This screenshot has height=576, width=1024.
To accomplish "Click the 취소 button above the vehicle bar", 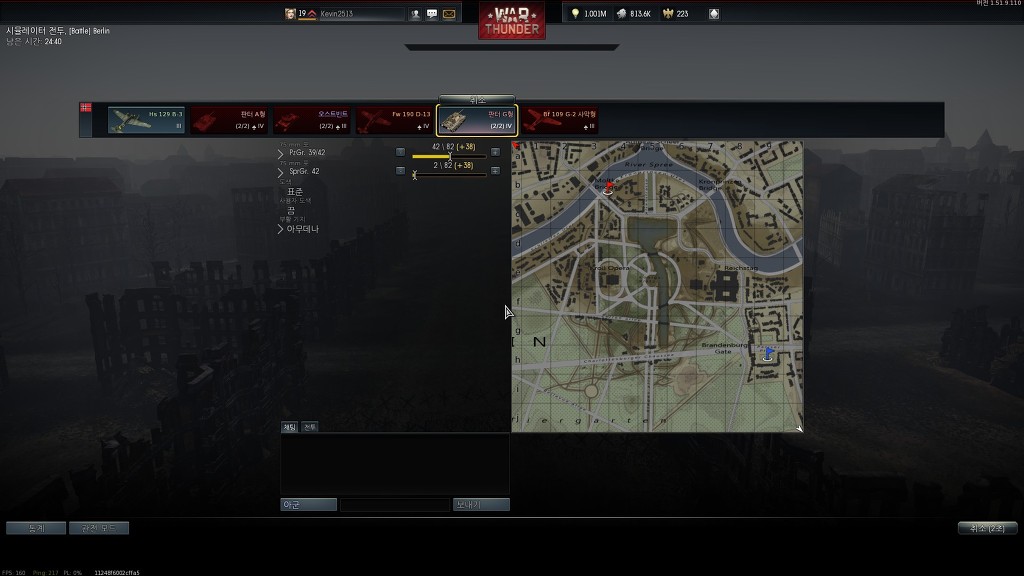I will (x=477, y=100).
